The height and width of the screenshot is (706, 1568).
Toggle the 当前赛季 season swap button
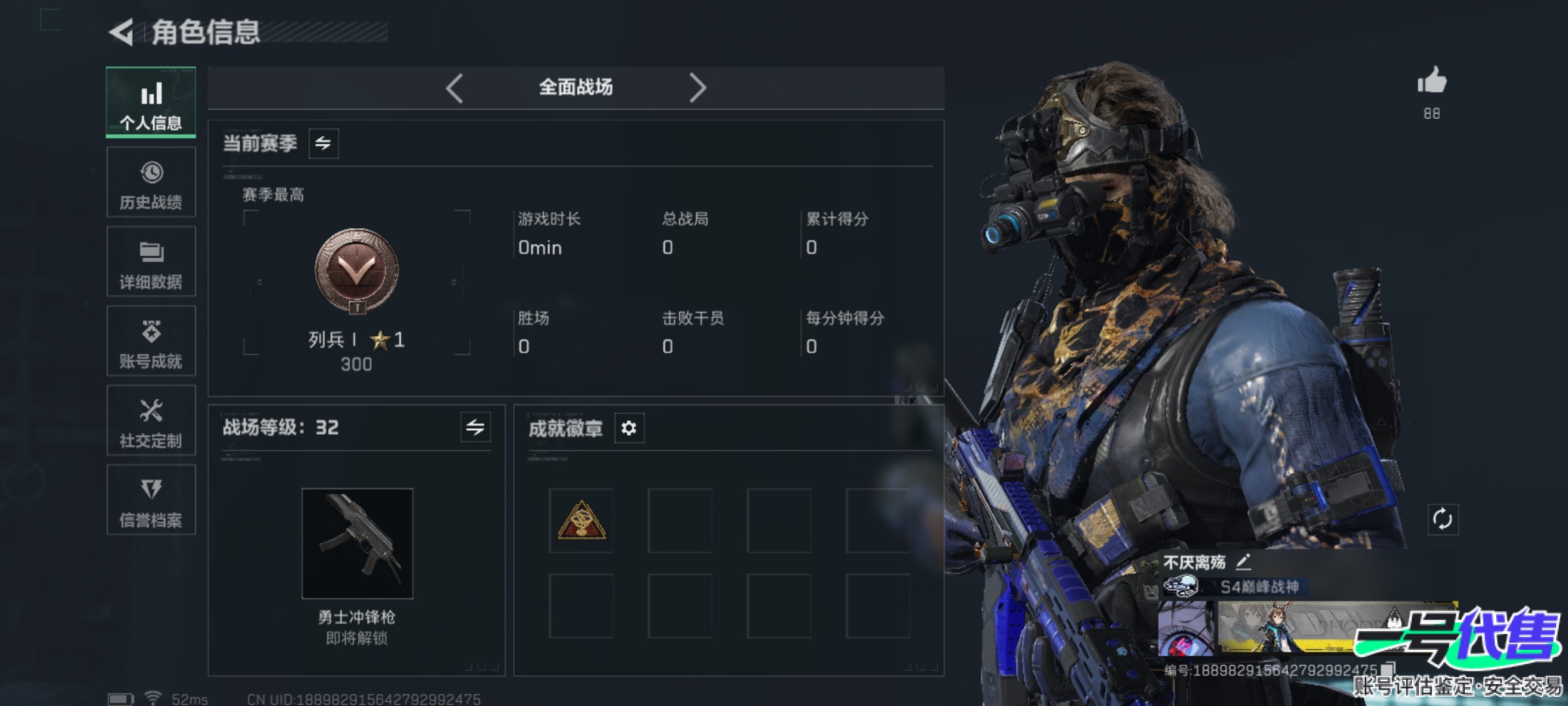pos(323,143)
